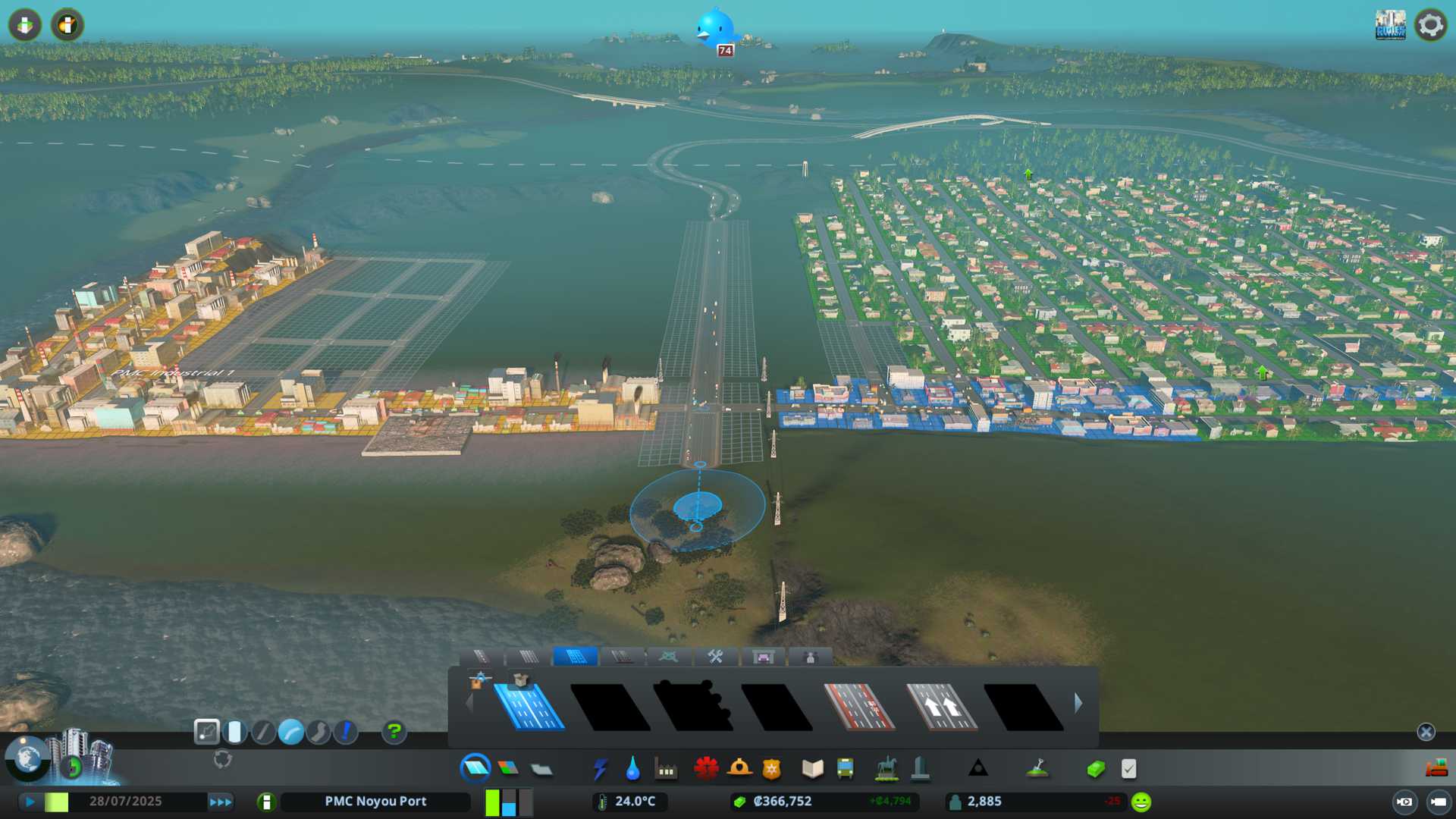Select the curved road drawing mode
The width and height of the screenshot is (1456, 819).
290,732
